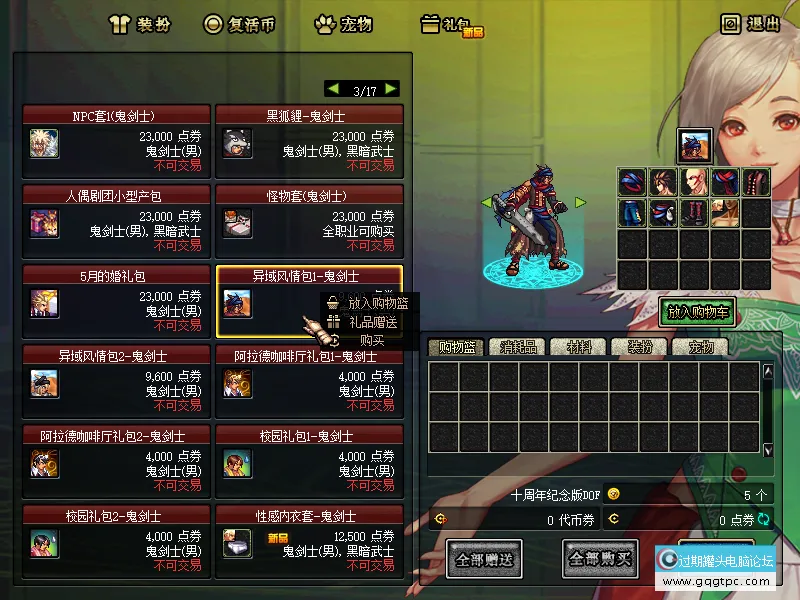Select the 礼包 gift pack category
This screenshot has width=800, height=600.
click(452, 25)
